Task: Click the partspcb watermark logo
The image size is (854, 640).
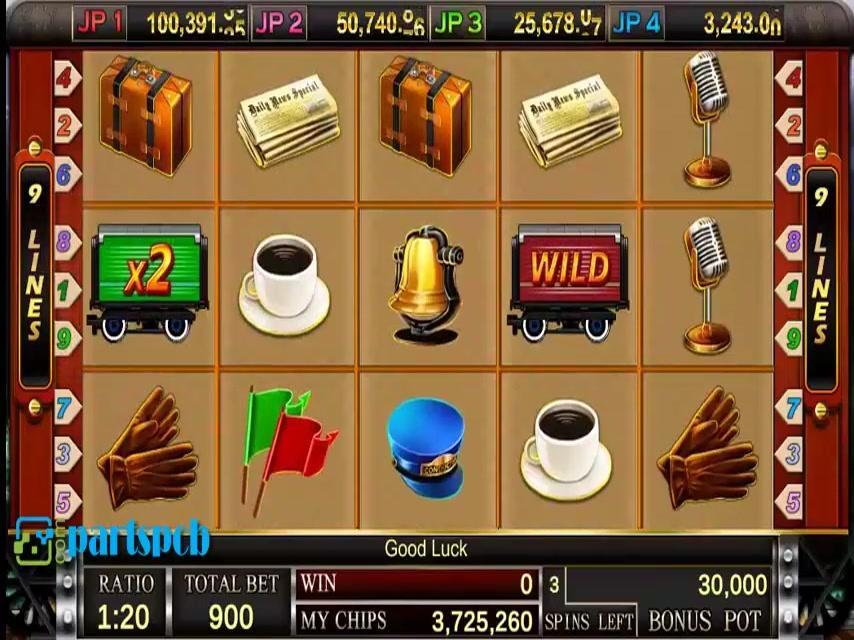Action: tap(112, 540)
